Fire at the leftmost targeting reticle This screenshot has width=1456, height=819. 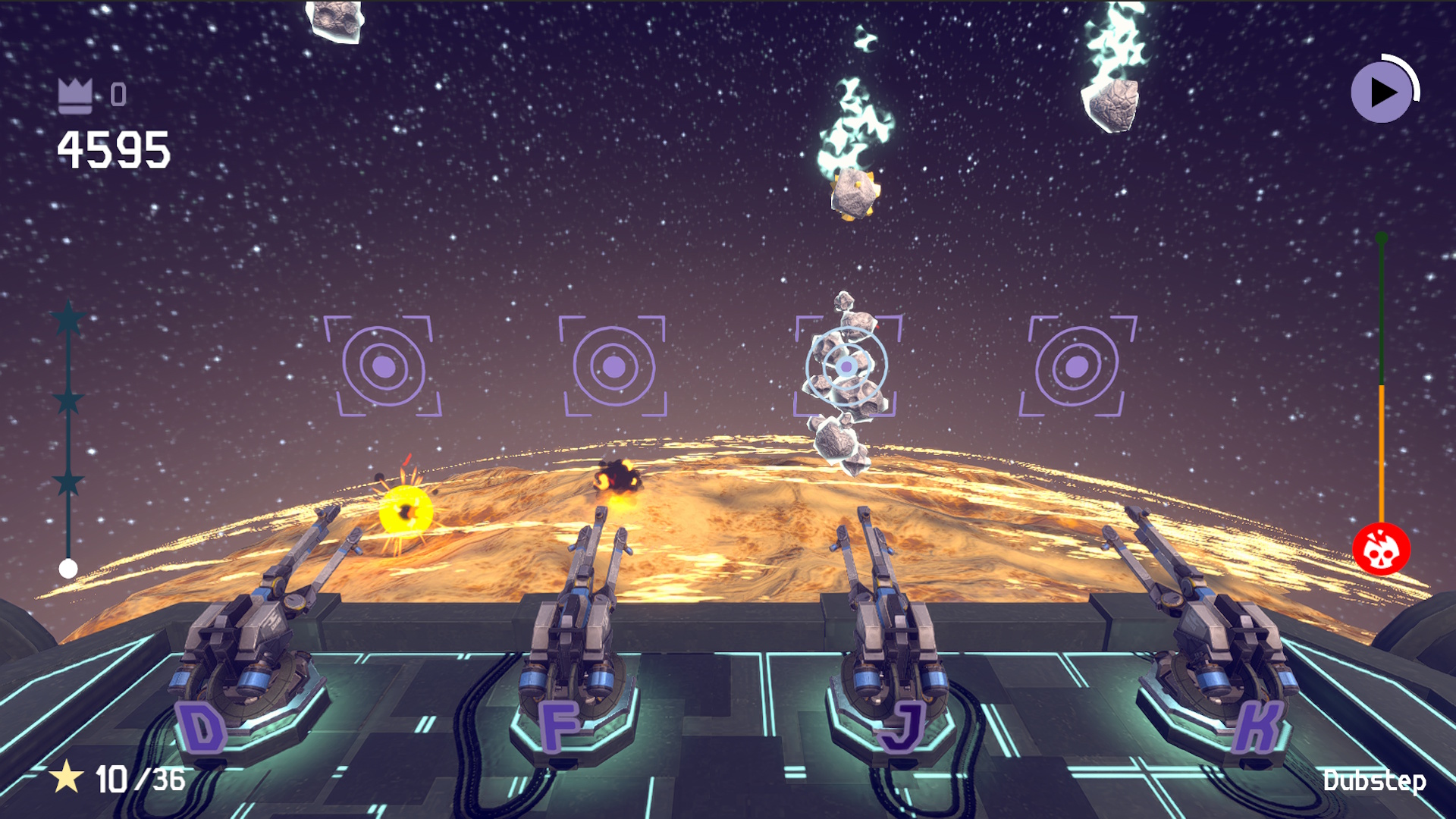click(x=383, y=368)
